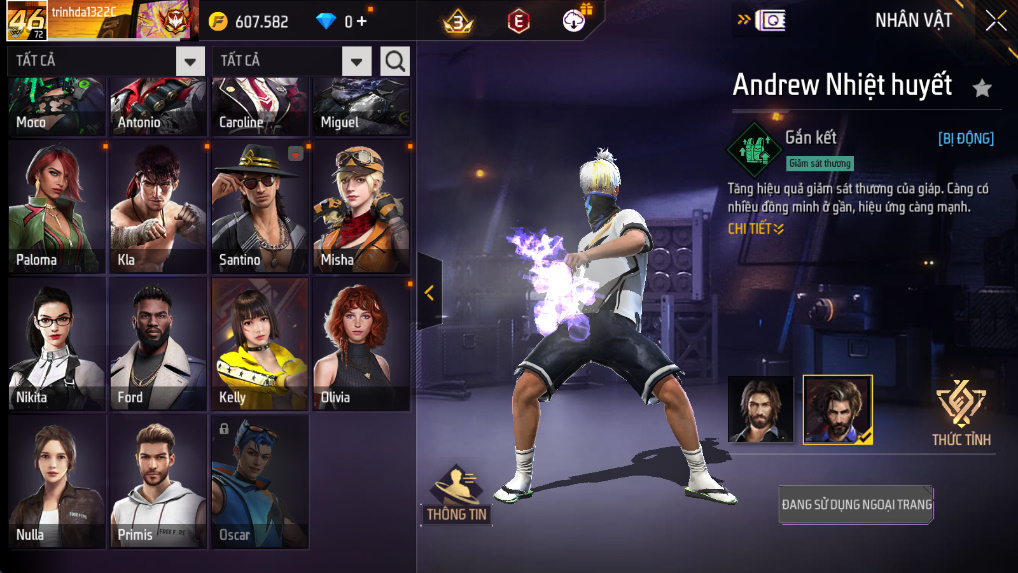The height and width of the screenshot is (573, 1018).
Task: Open the THỨC TỈNH awakening option
Action: pyautogui.click(x=960, y=412)
